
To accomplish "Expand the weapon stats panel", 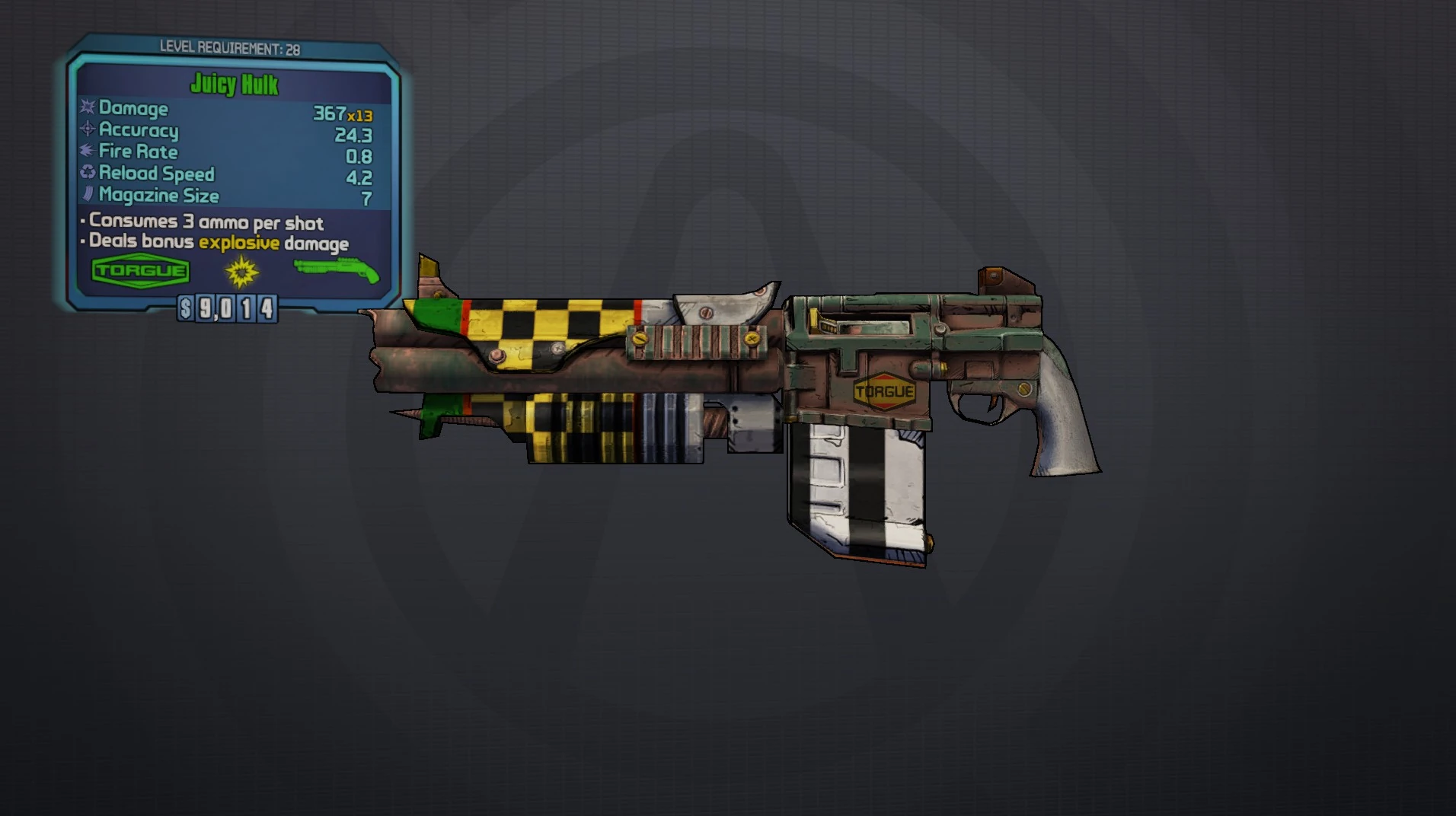I will coord(228,152).
